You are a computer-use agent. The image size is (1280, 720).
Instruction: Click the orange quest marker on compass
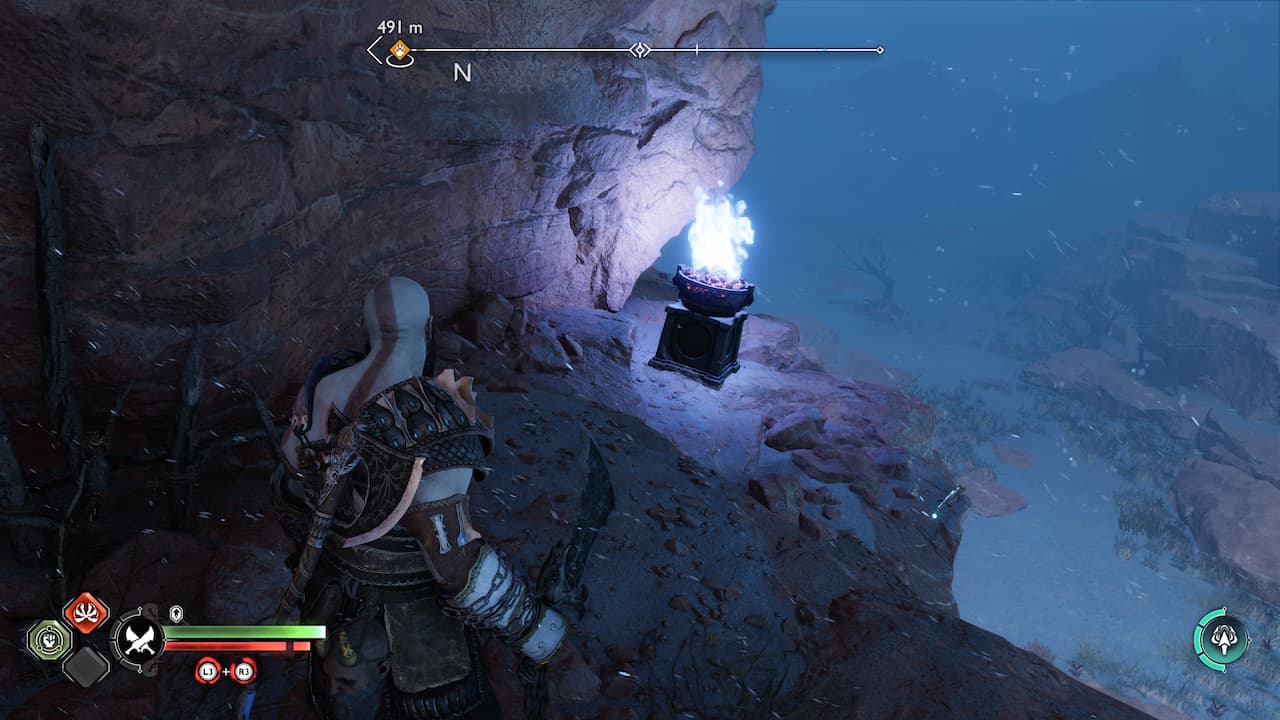coord(399,50)
